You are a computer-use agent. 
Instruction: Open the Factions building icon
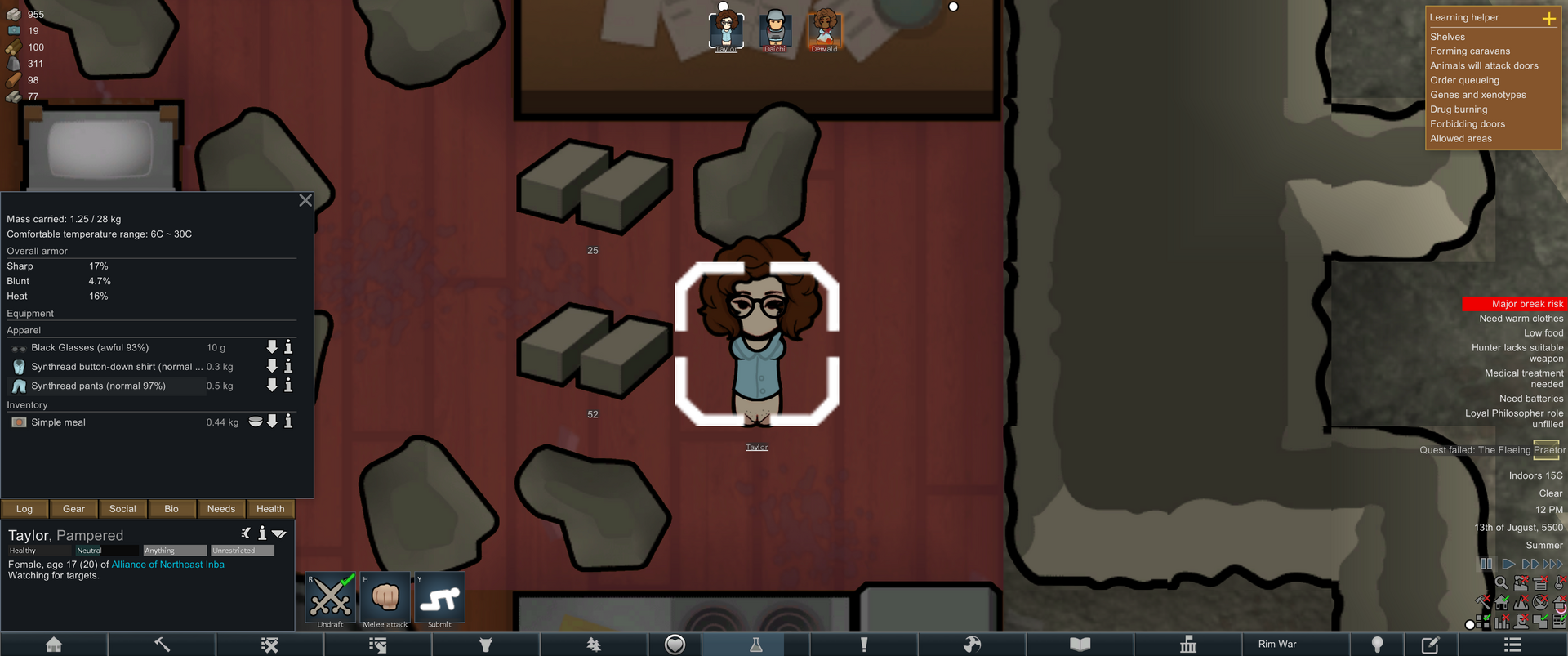tap(1188, 645)
